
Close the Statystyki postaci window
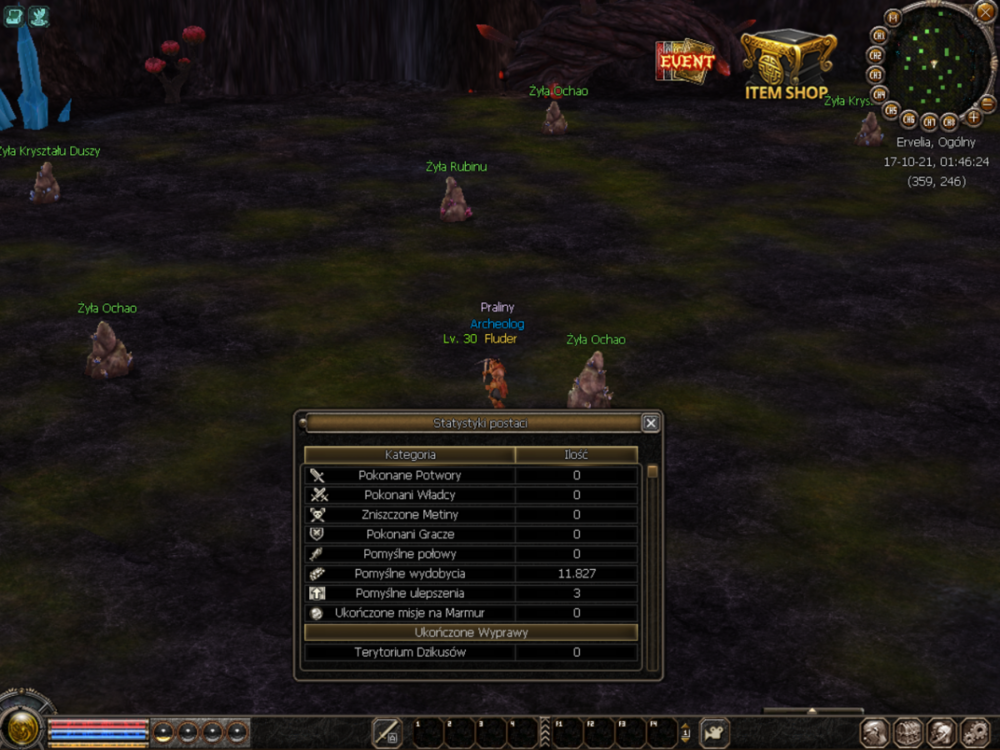pyautogui.click(x=650, y=423)
